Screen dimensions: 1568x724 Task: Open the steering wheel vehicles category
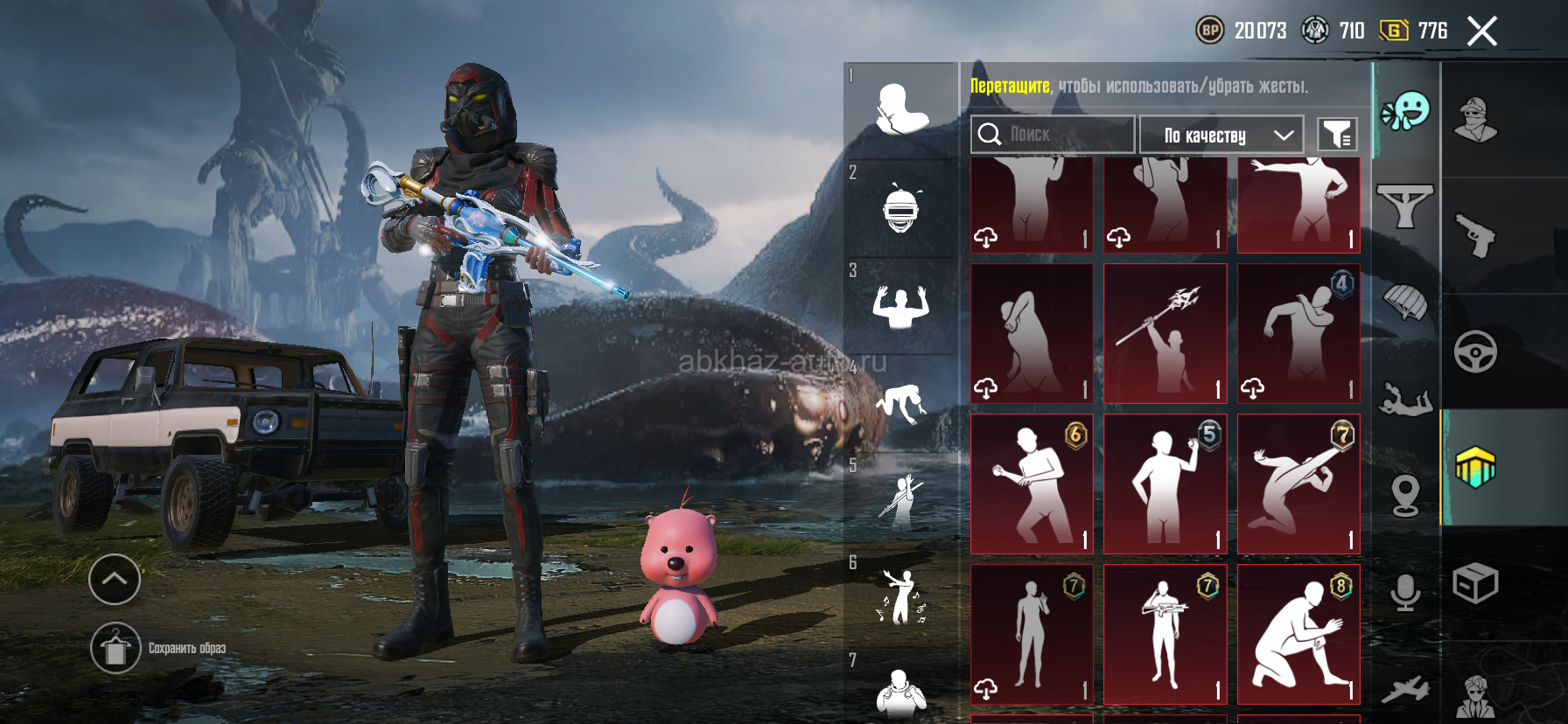[x=1475, y=352]
